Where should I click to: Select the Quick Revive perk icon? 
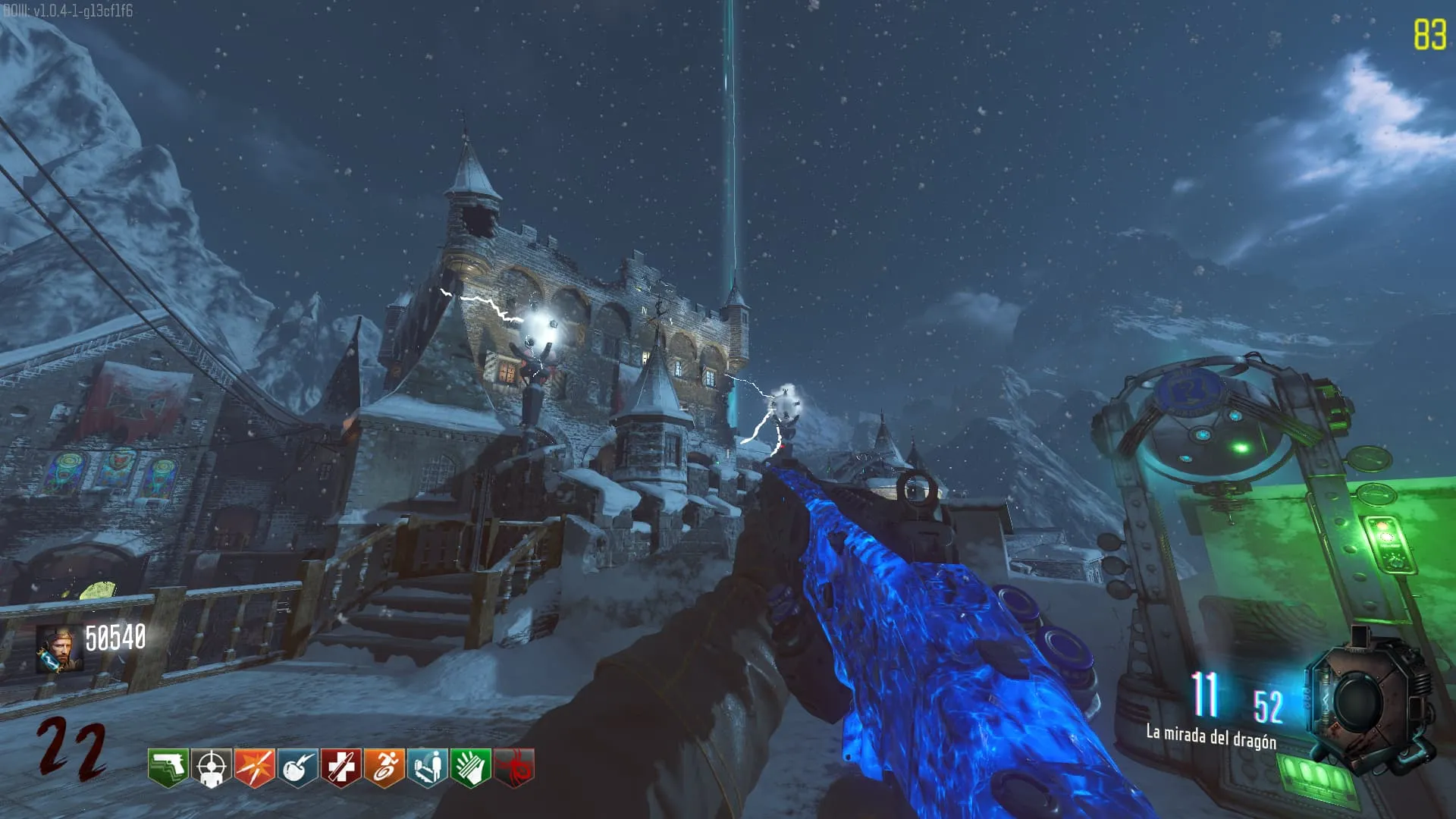click(x=427, y=767)
